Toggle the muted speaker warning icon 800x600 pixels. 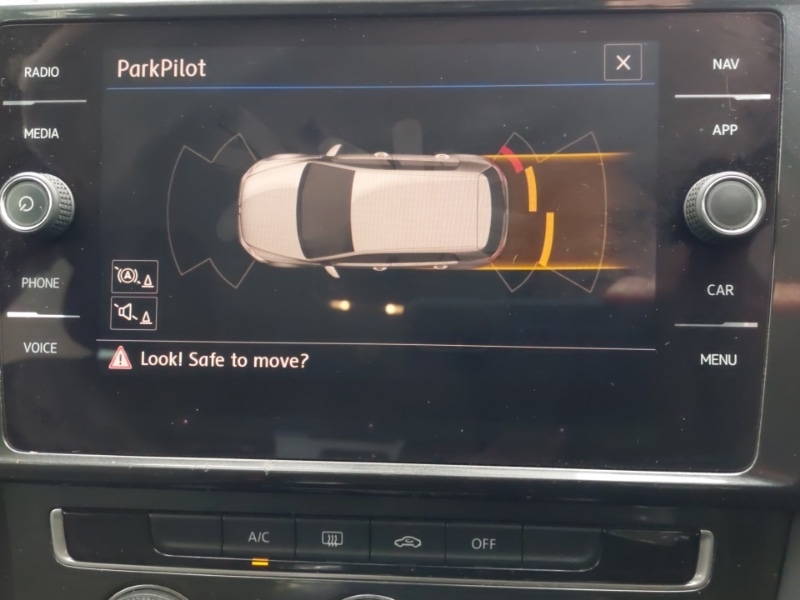(x=134, y=314)
